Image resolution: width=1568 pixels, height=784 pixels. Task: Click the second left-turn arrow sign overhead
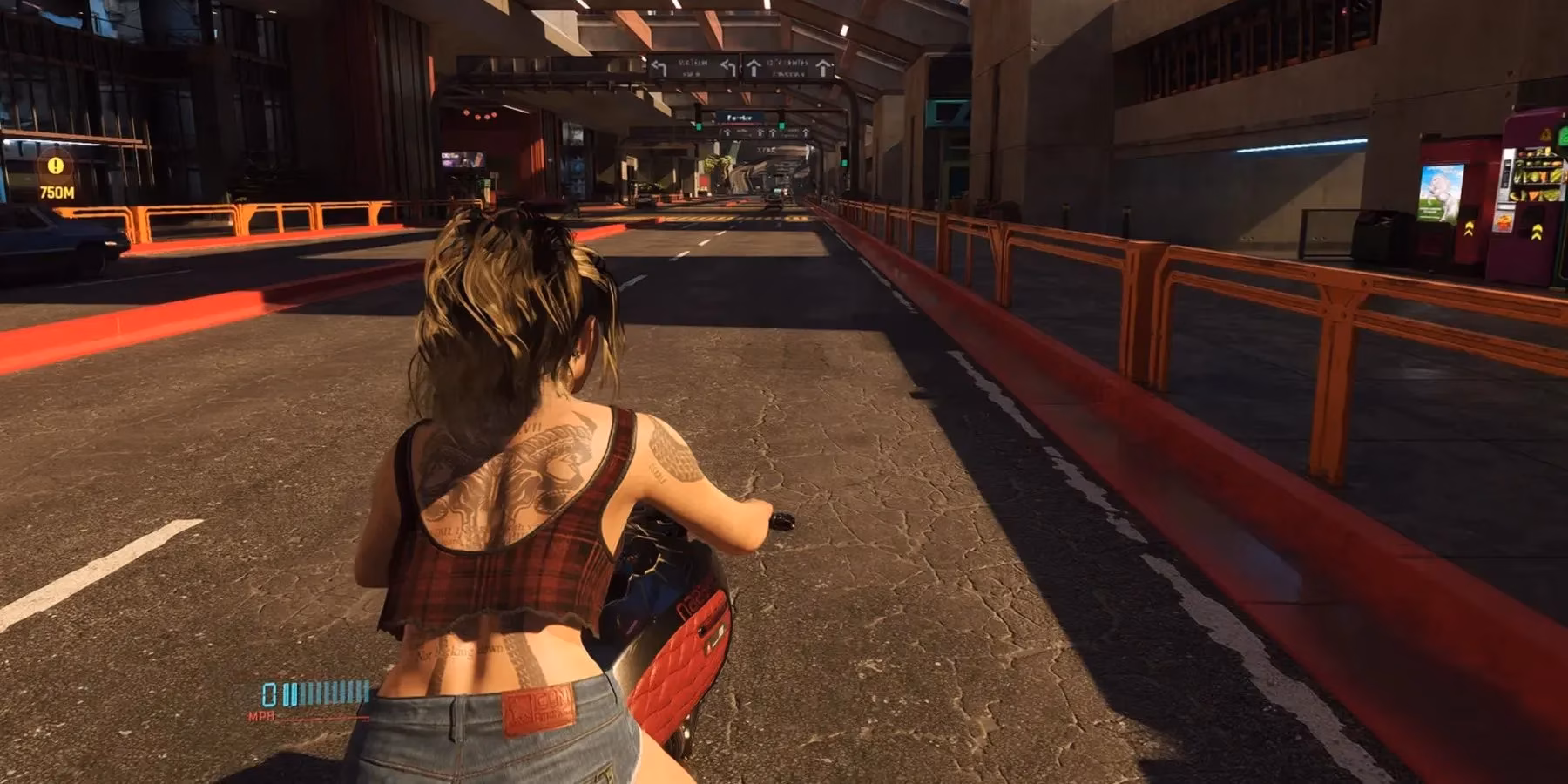click(727, 66)
